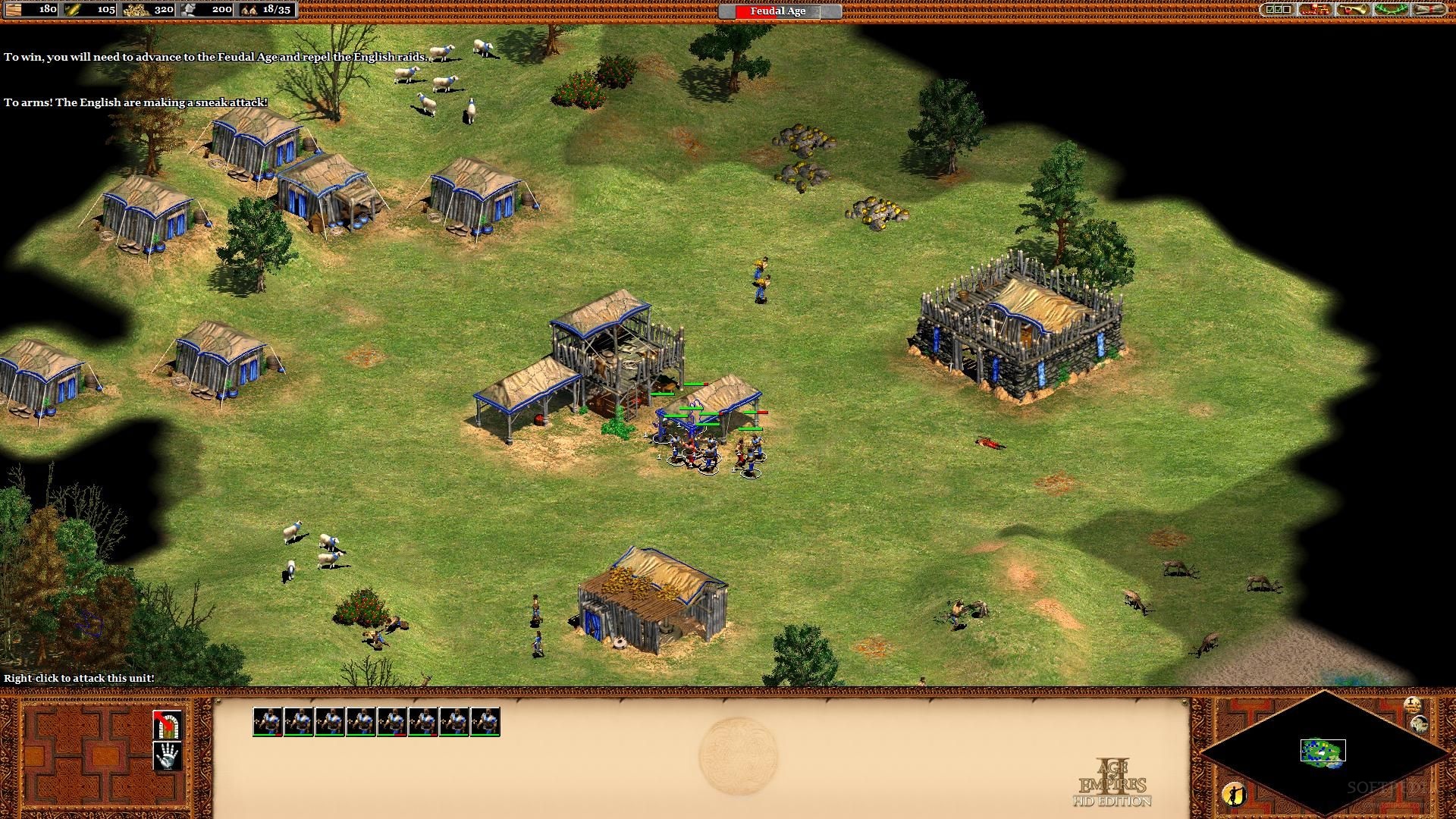The image size is (1456, 819).
Task: Select the last soldier portrait in the selection panel
Action: tap(485, 722)
